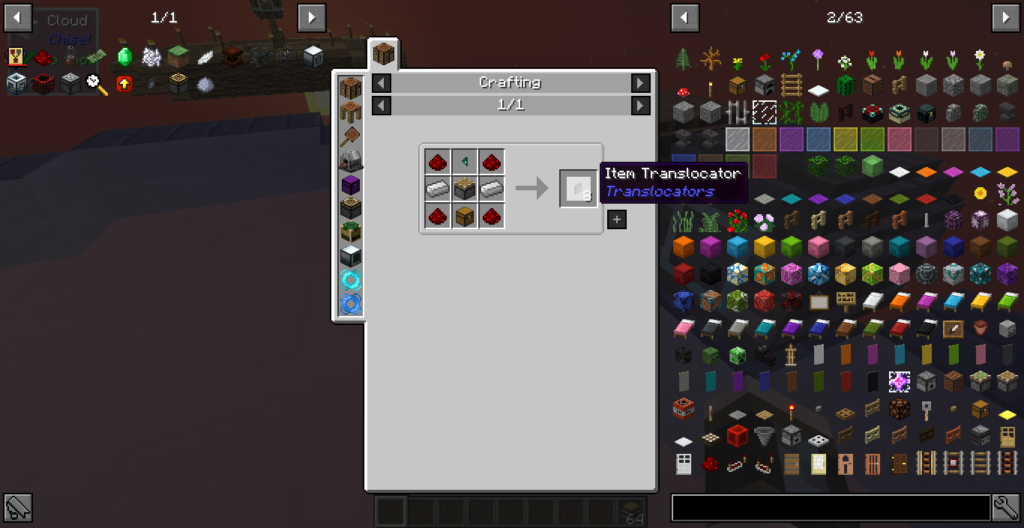Go to next bookmark page

pos(312,17)
